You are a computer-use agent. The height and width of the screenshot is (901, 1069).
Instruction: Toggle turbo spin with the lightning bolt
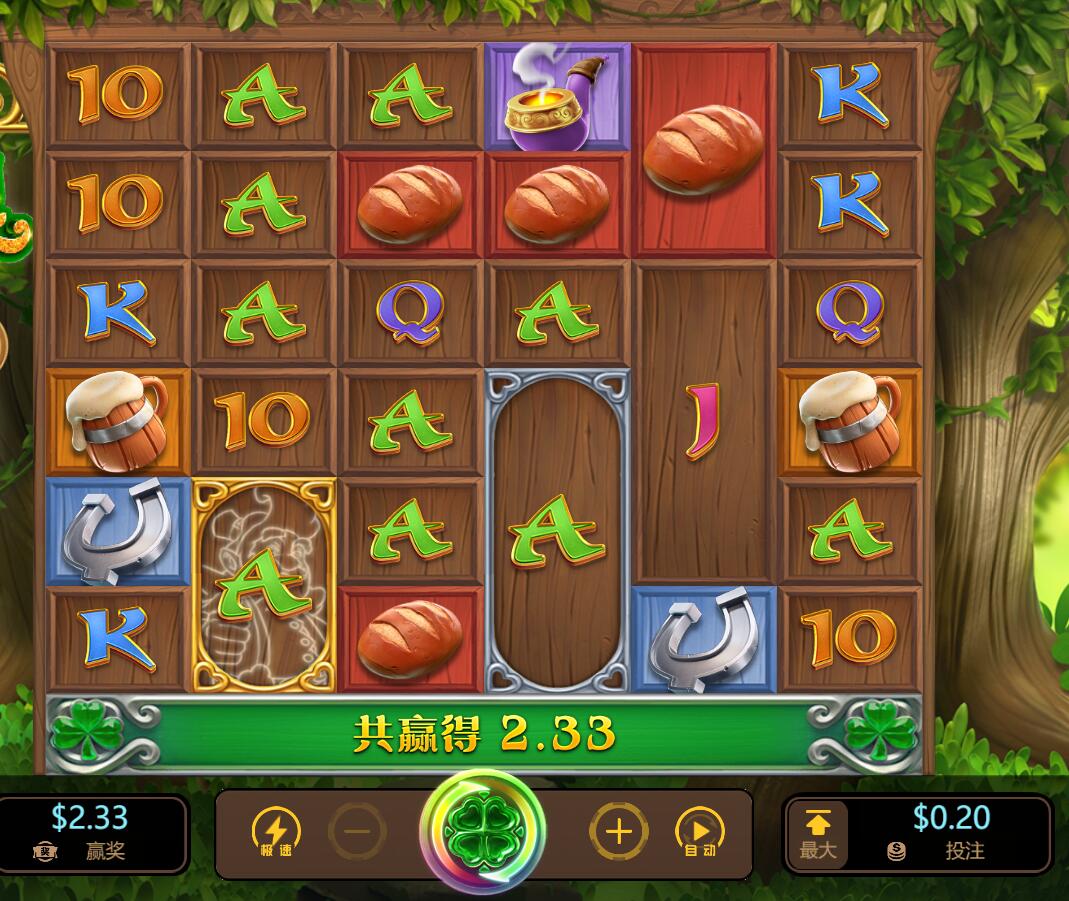[x=276, y=832]
